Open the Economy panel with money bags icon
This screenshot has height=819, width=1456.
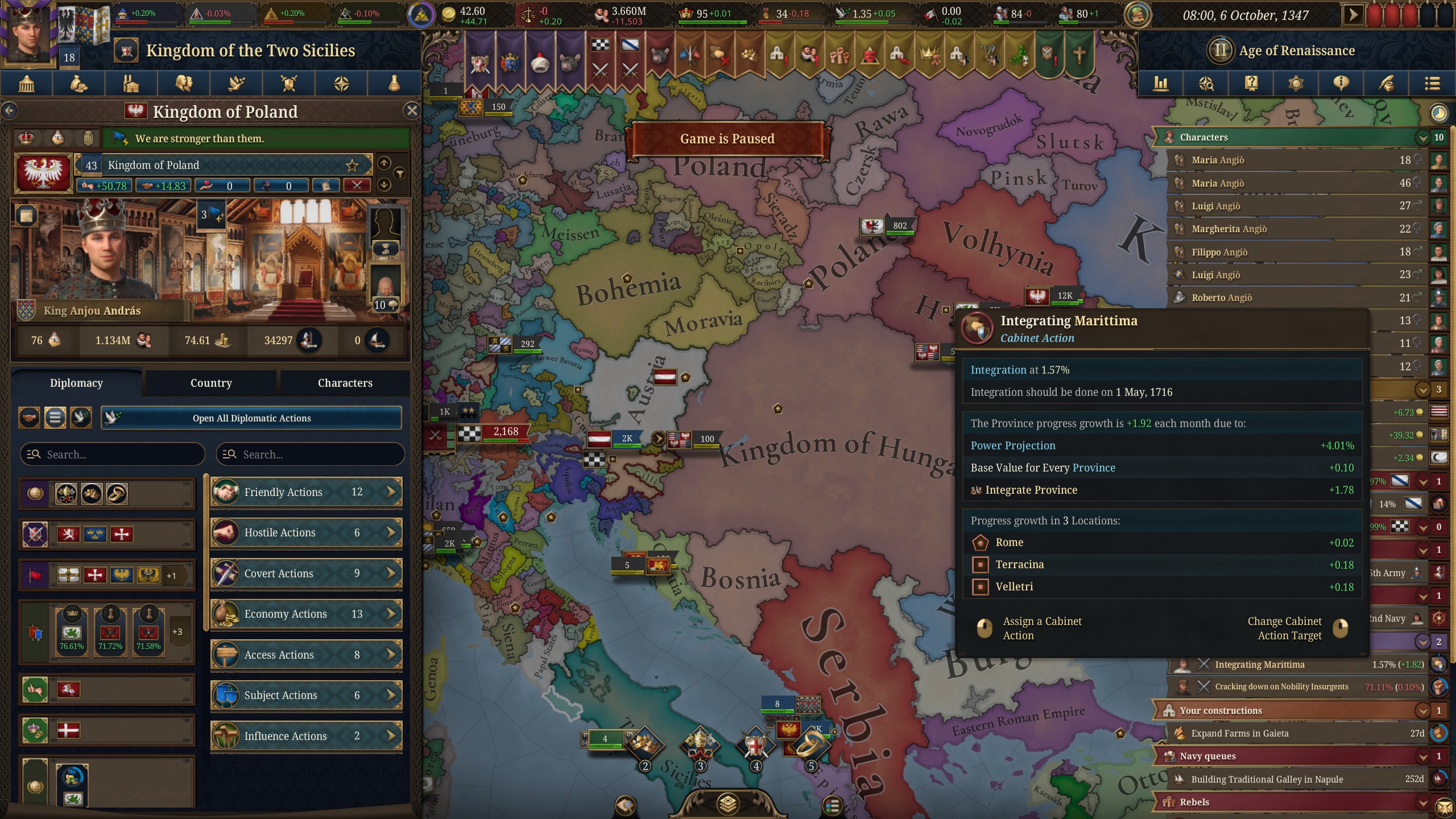click(78, 84)
